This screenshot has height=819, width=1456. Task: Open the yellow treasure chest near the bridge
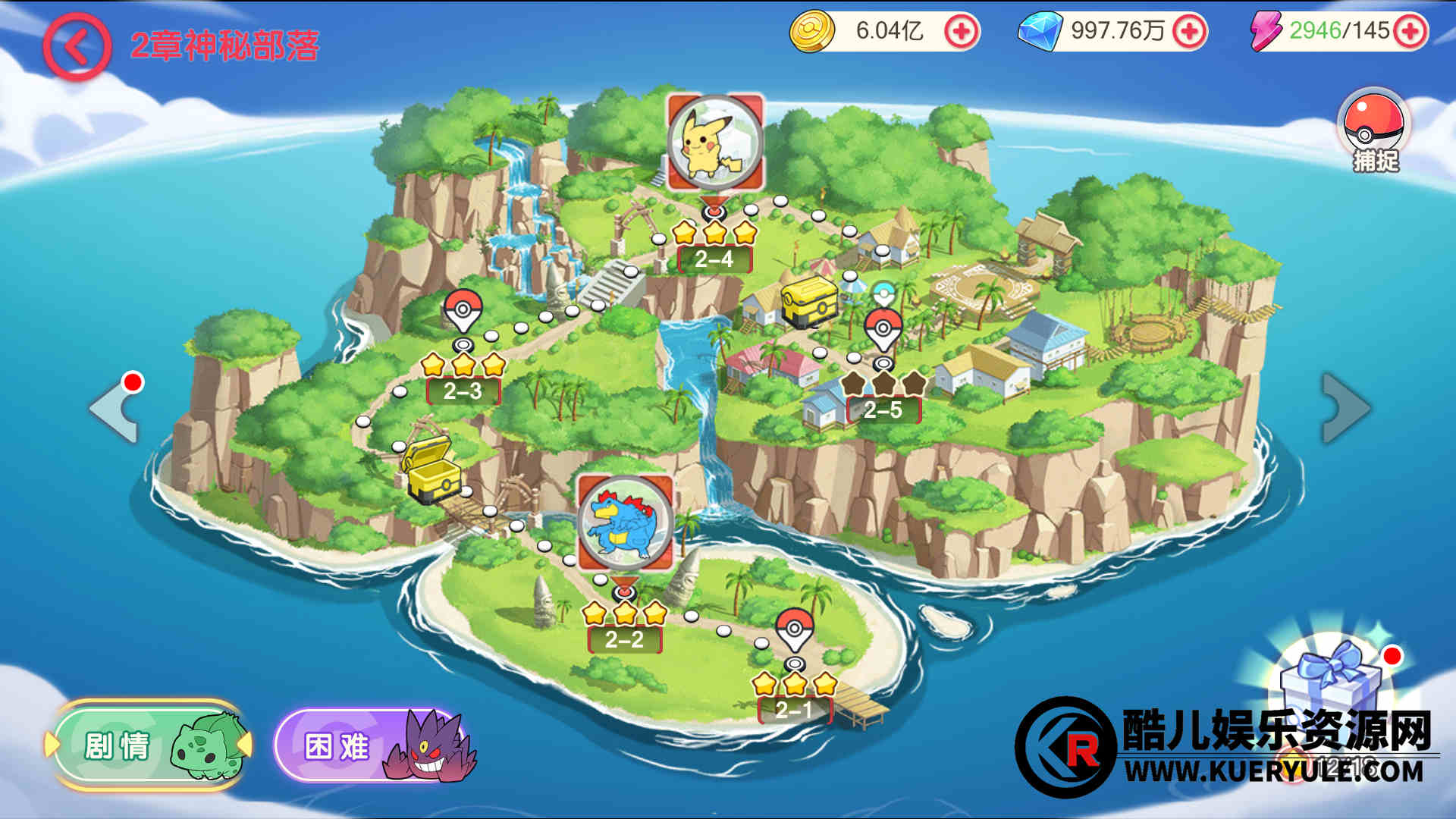point(431,471)
